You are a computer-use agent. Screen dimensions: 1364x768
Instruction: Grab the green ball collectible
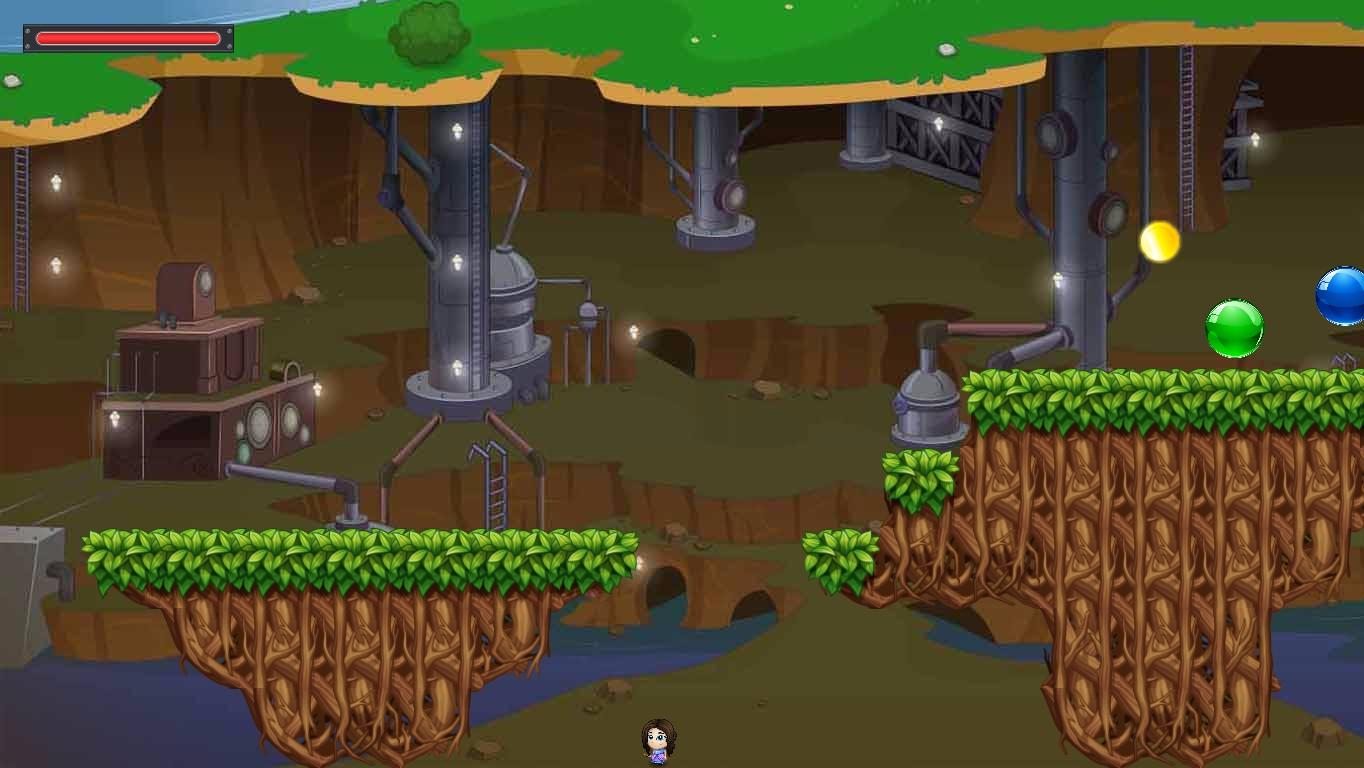click(1233, 327)
